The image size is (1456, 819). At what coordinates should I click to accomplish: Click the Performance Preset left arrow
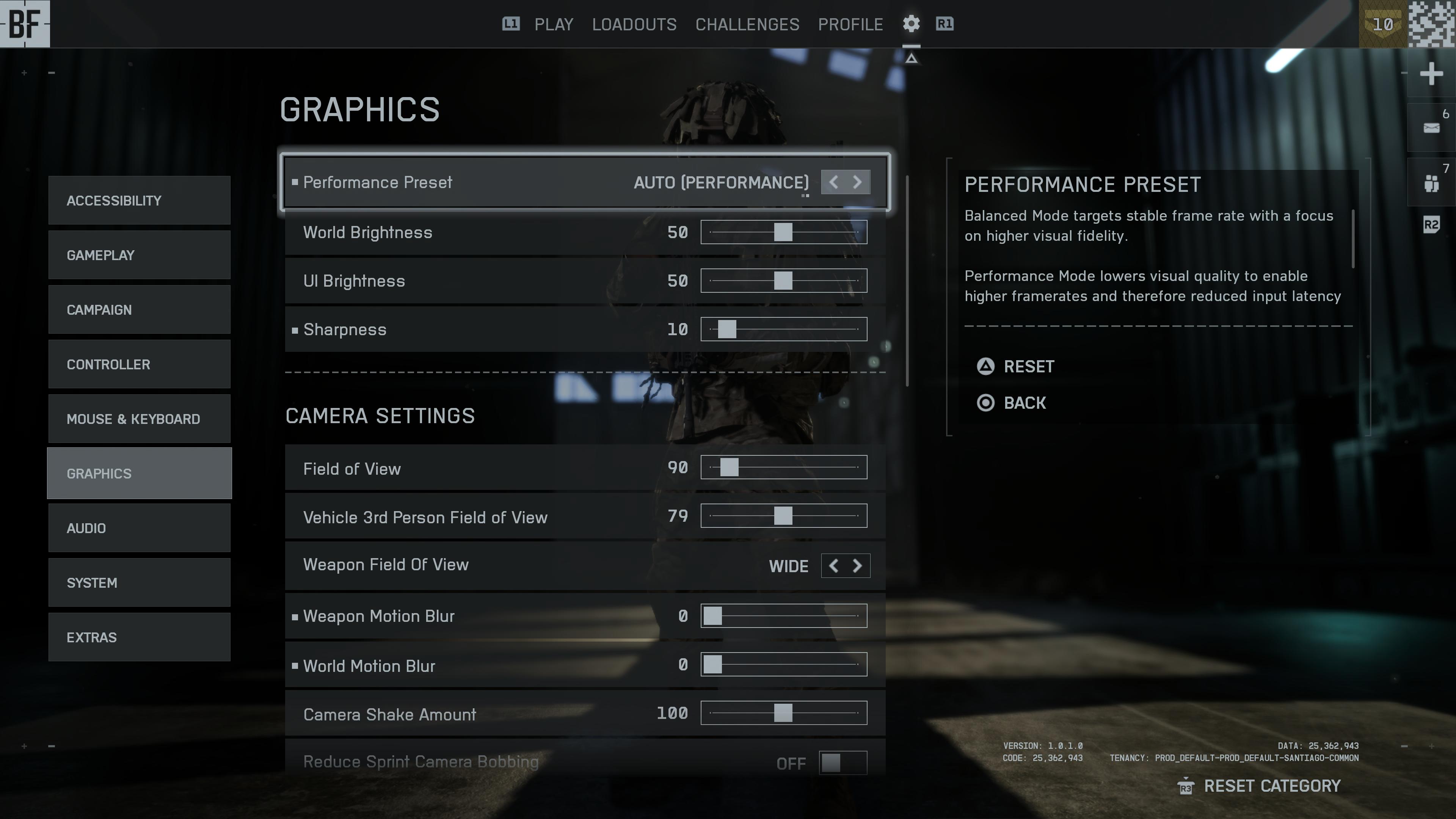click(833, 182)
